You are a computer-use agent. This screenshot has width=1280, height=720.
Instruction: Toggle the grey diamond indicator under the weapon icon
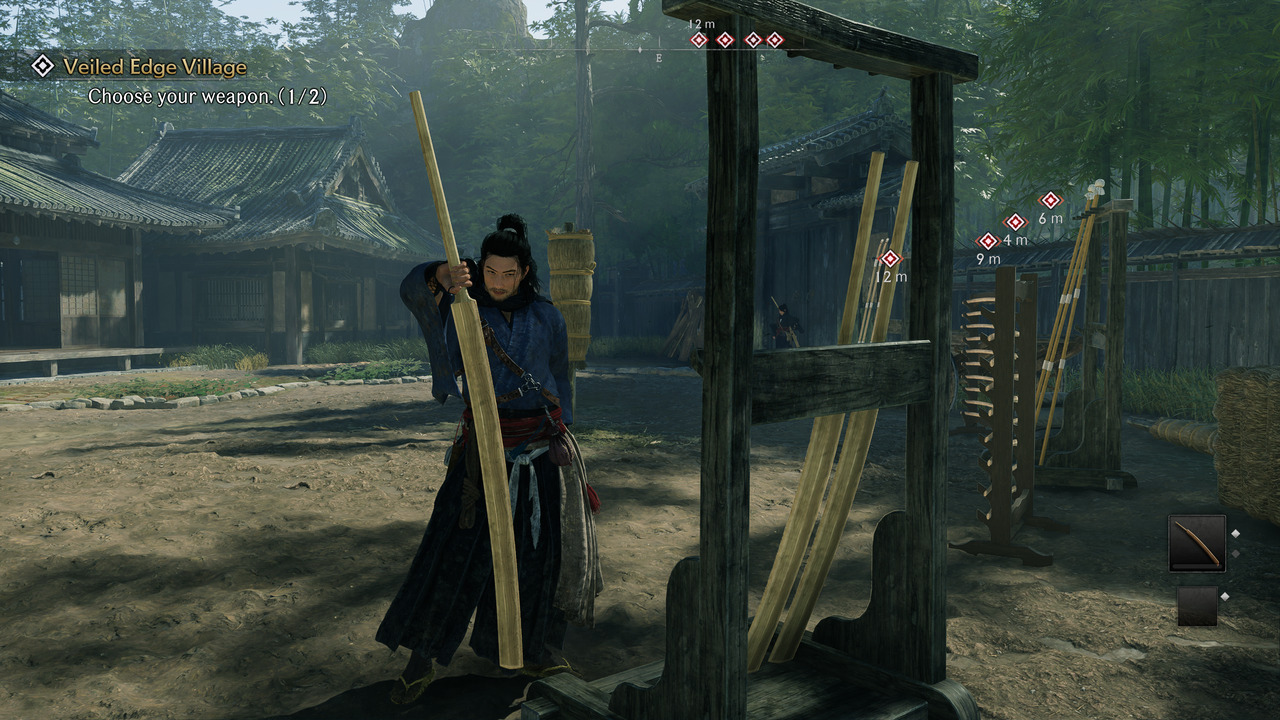click(x=1236, y=553)
